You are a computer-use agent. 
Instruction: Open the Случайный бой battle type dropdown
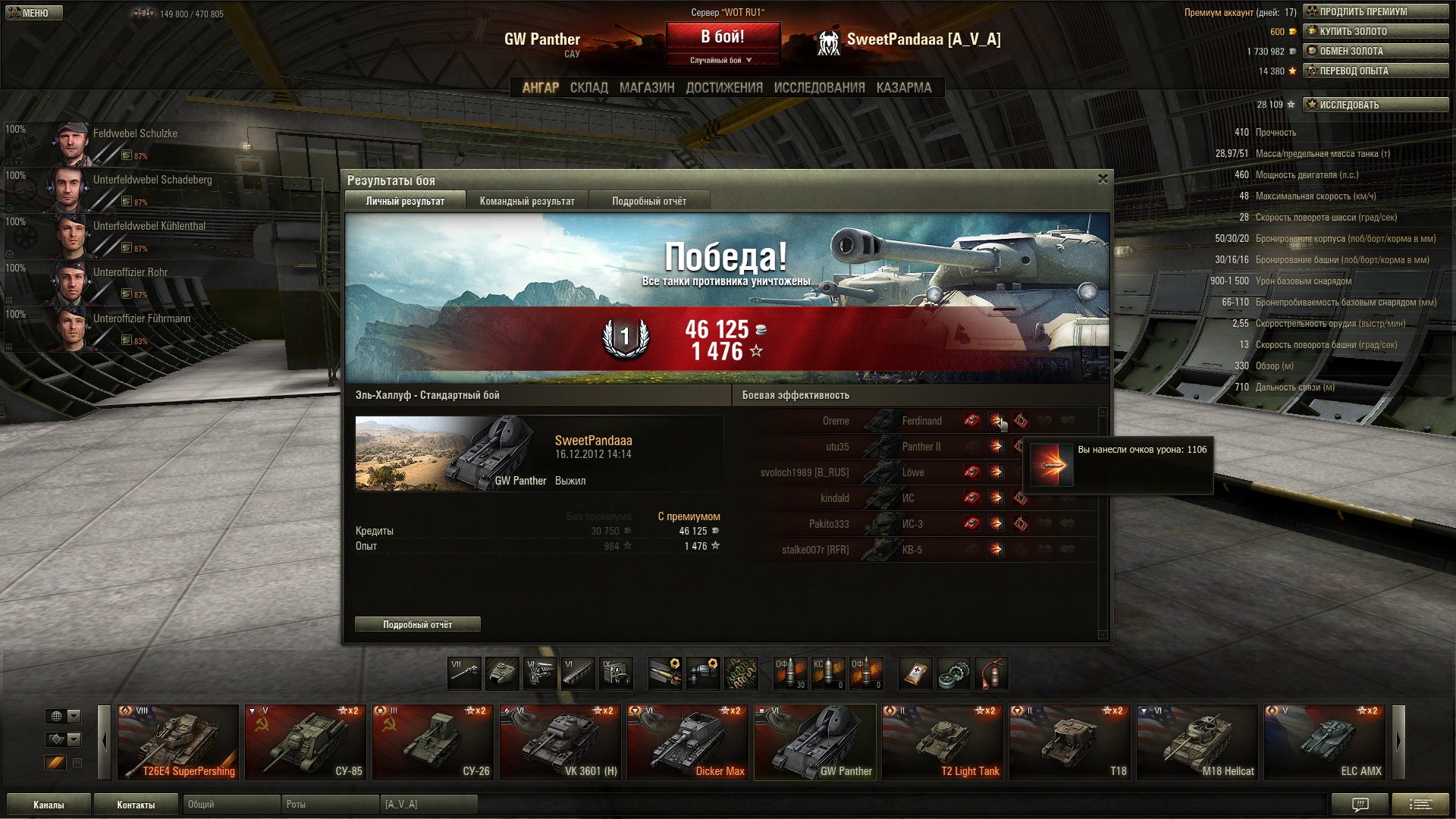(x=722, y=60)
